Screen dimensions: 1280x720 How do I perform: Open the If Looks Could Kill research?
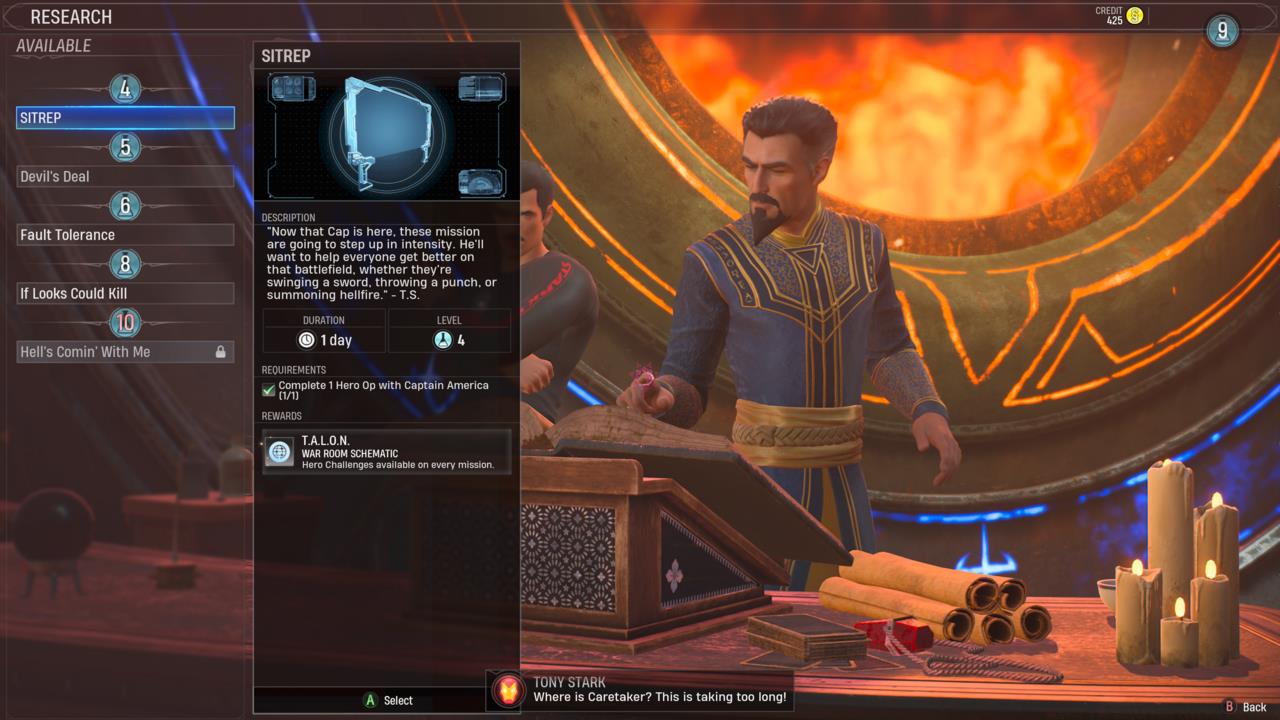(x=125, y=293)
